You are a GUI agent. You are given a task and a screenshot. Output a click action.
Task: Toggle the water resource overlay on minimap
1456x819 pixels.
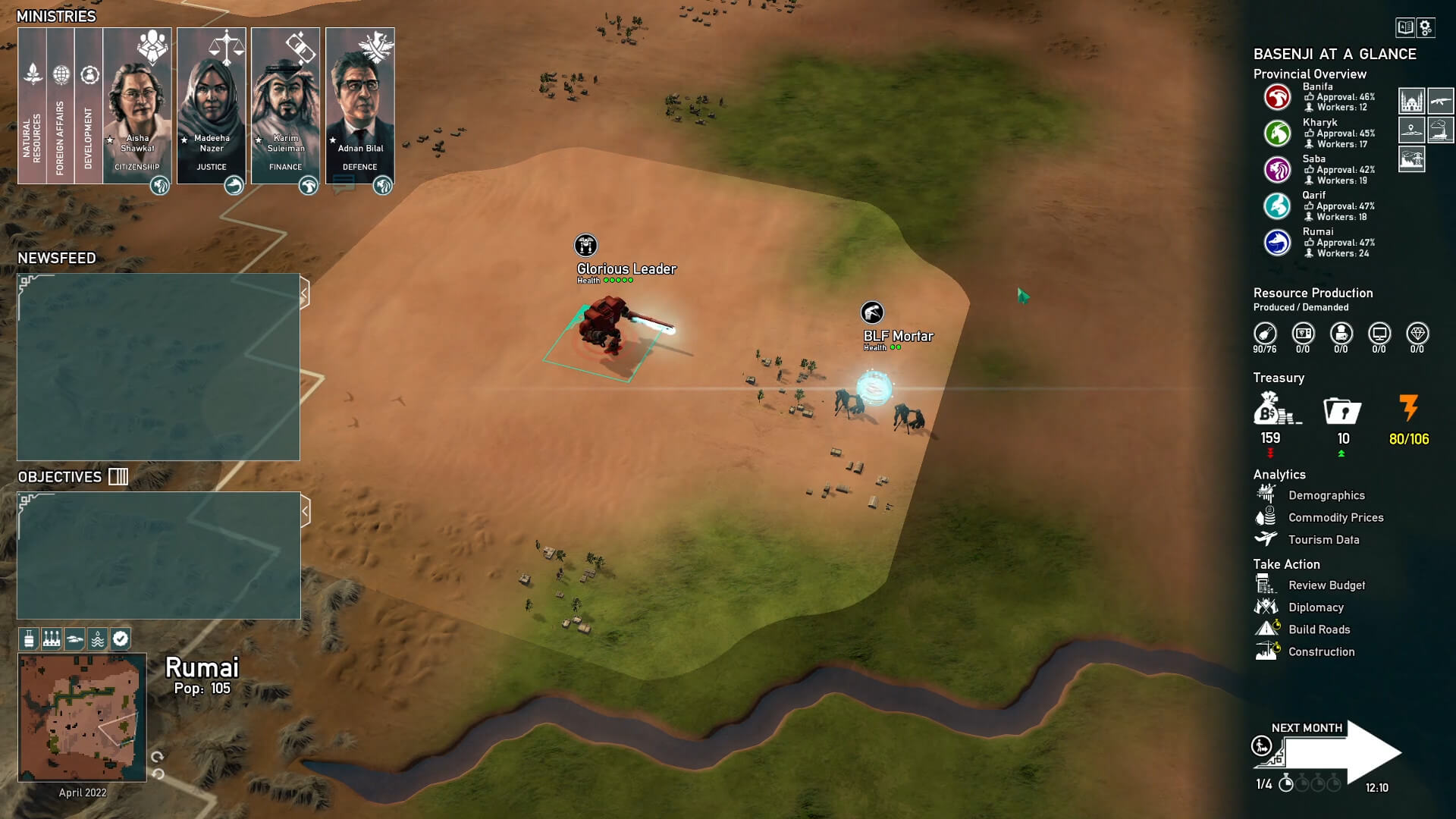coord(97,639)
